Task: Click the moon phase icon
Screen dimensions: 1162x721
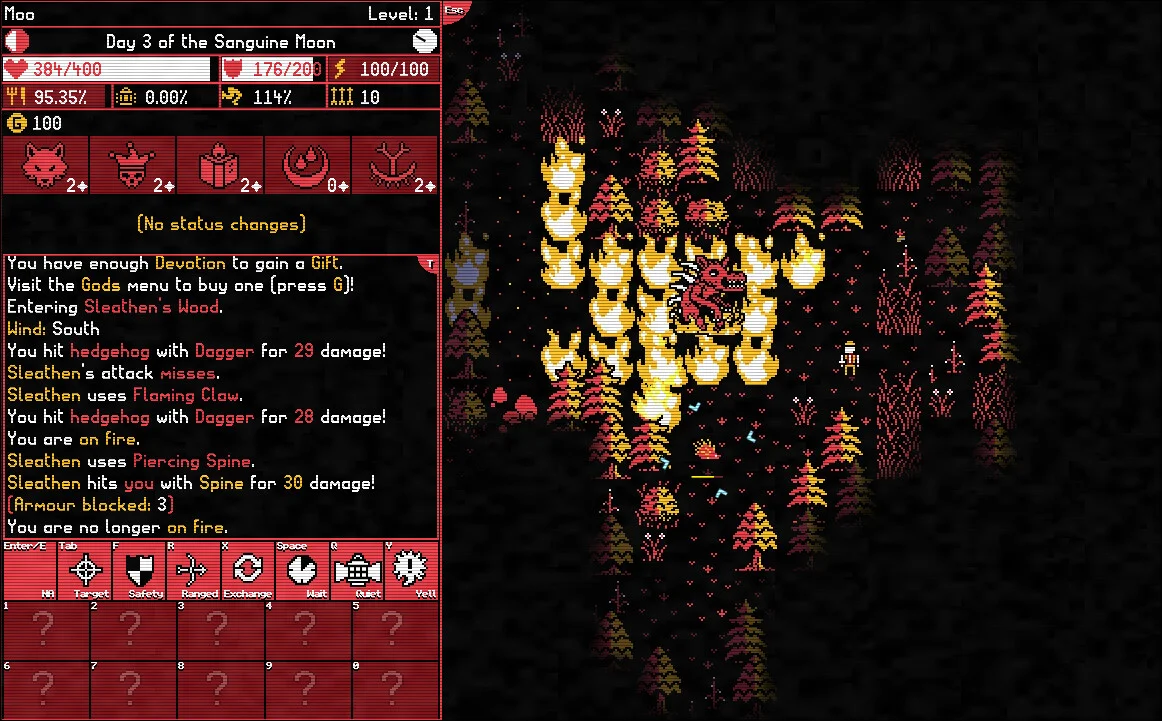Action: click(x=17, y=41)
